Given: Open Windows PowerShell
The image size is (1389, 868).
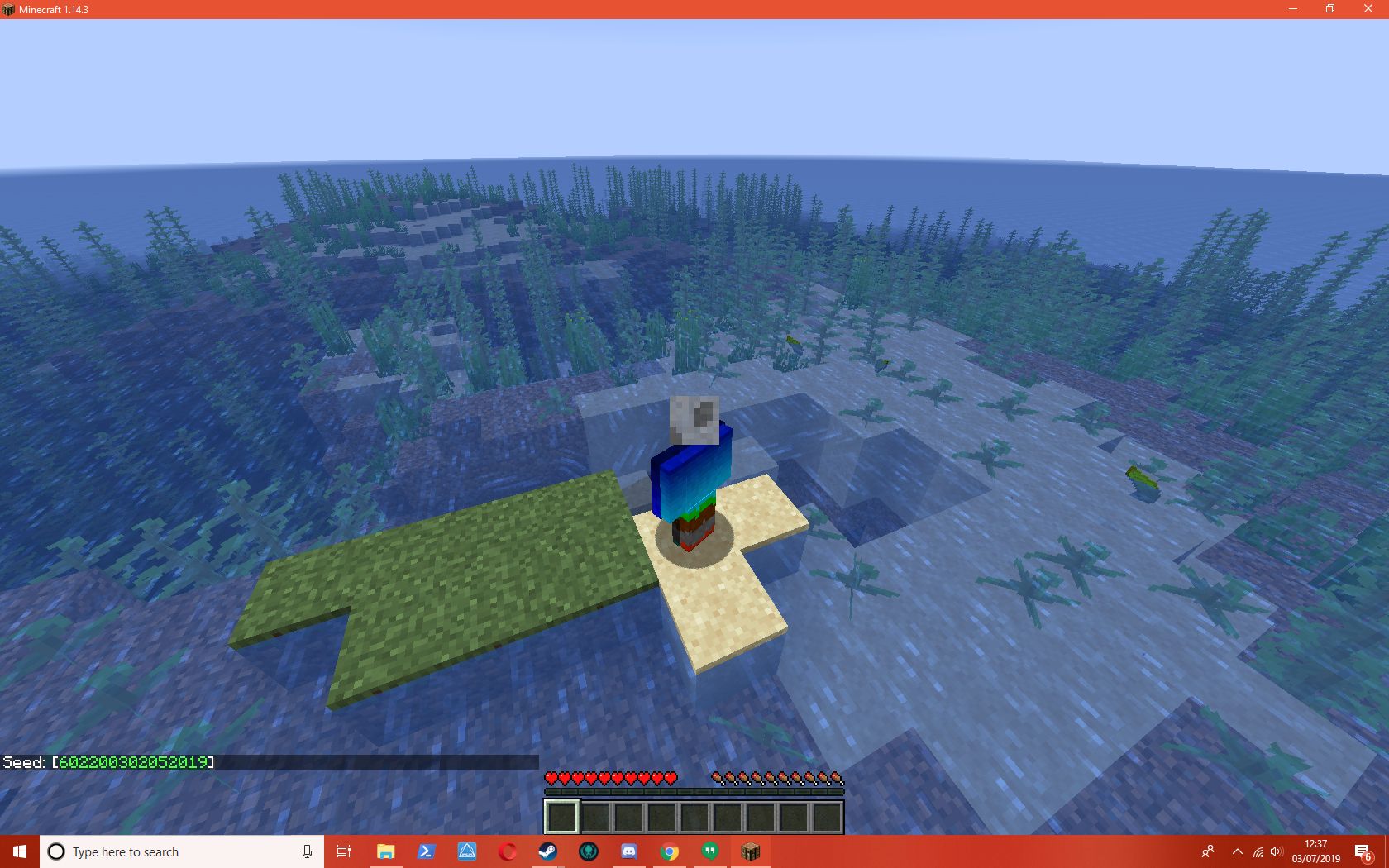Looking at the screenshot, I should [x=426, y=851].
